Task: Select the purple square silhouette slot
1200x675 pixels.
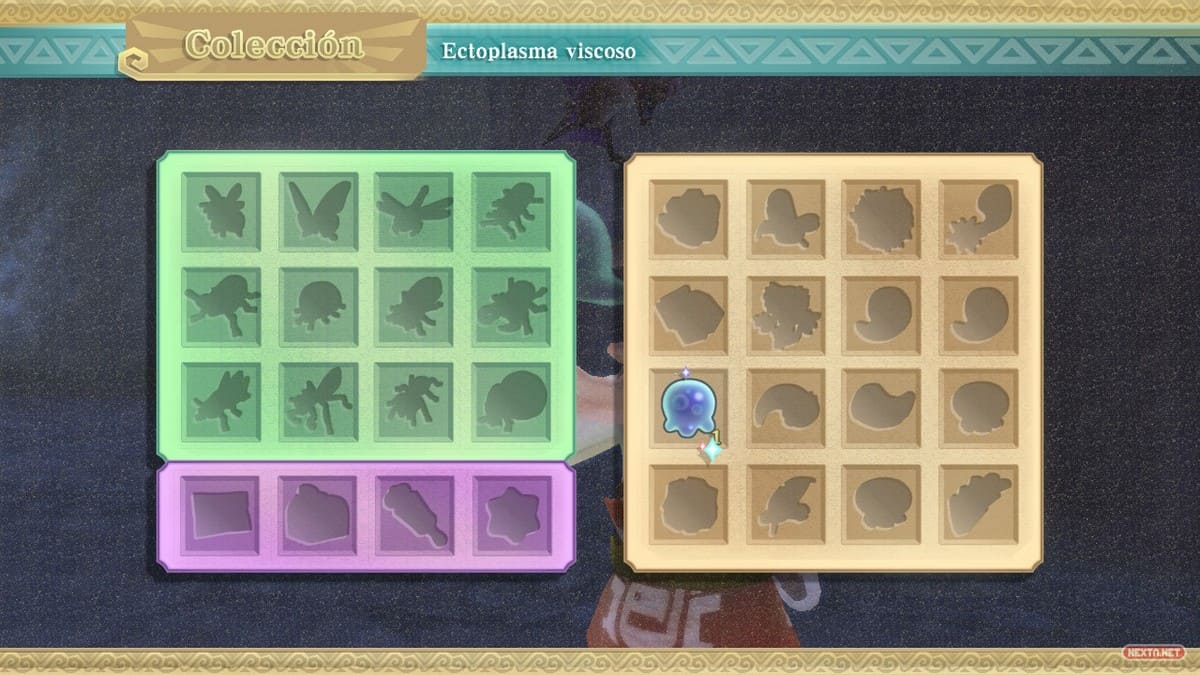Action: [x=222, y=514]
